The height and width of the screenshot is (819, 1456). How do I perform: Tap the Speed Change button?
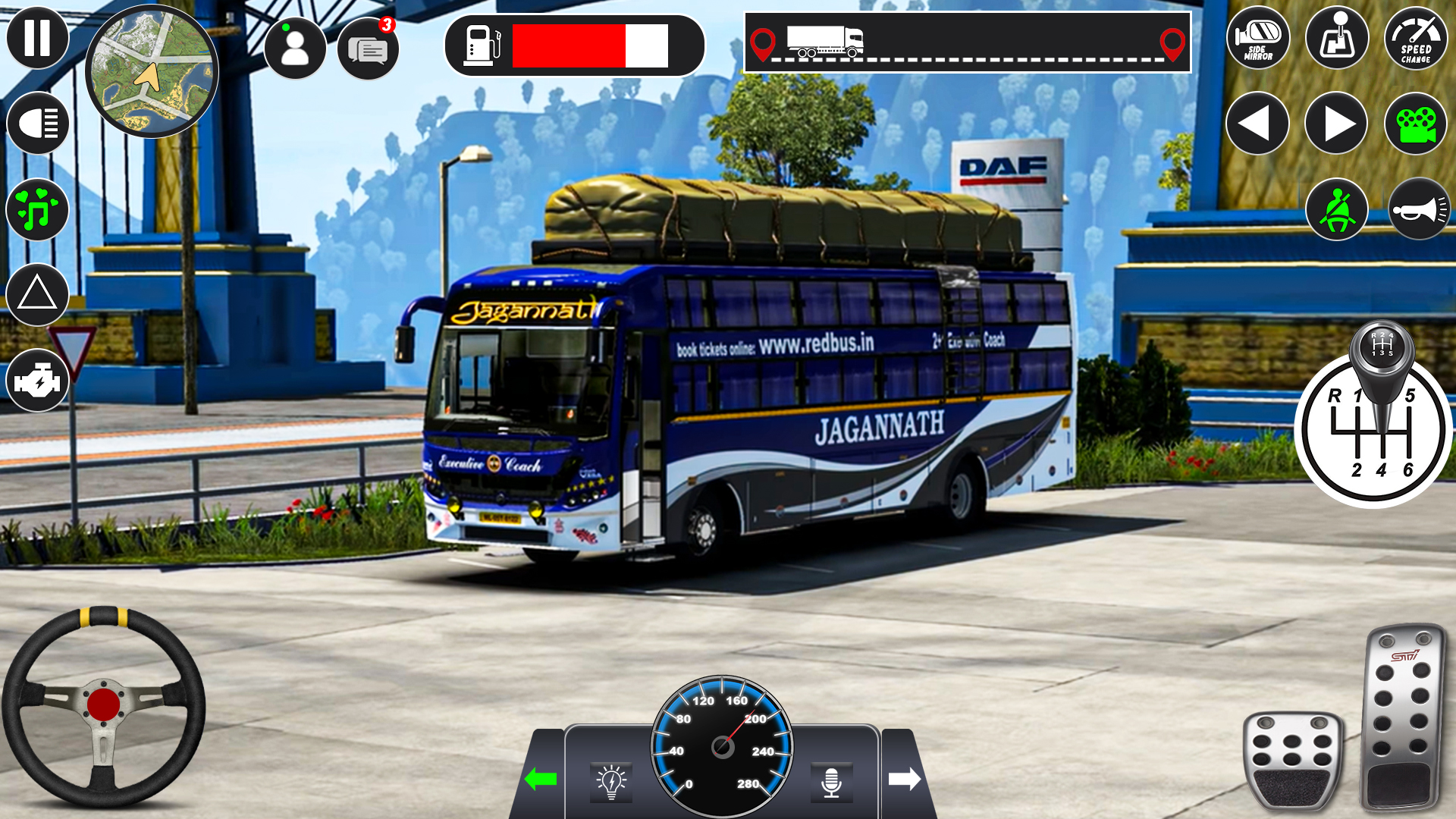1416,38
